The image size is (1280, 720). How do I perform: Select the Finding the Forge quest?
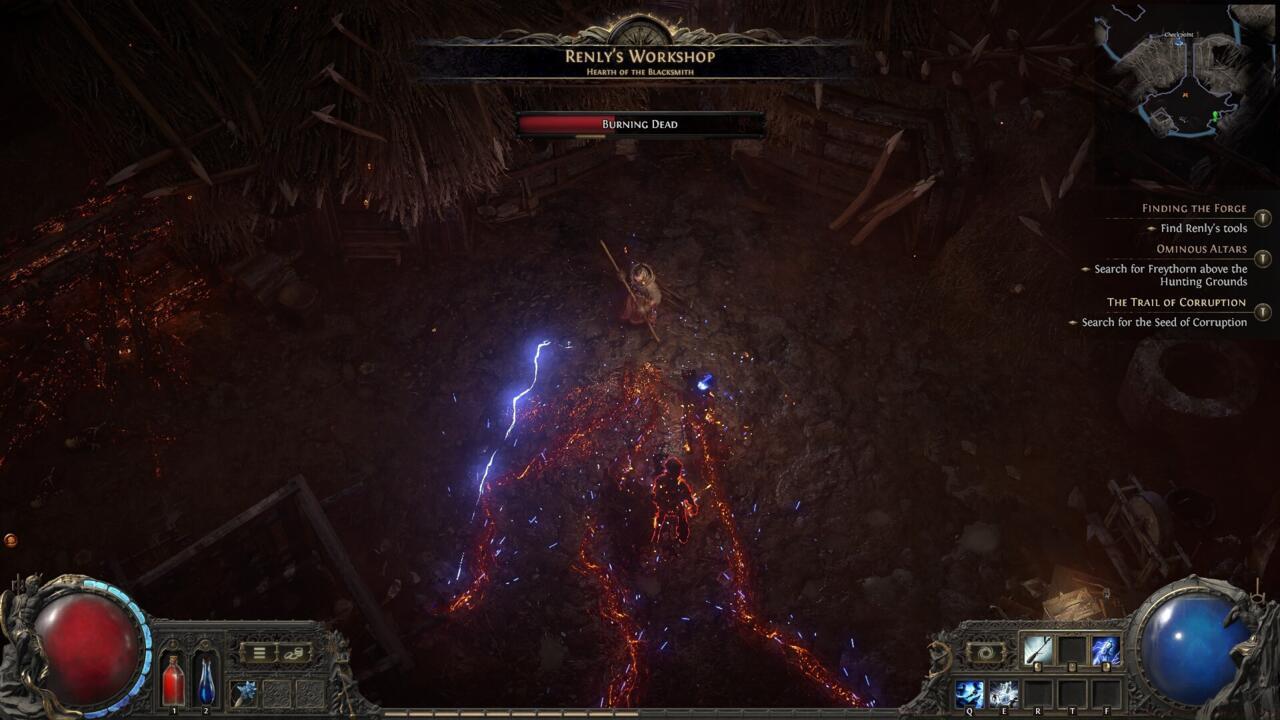point(1194,209)
